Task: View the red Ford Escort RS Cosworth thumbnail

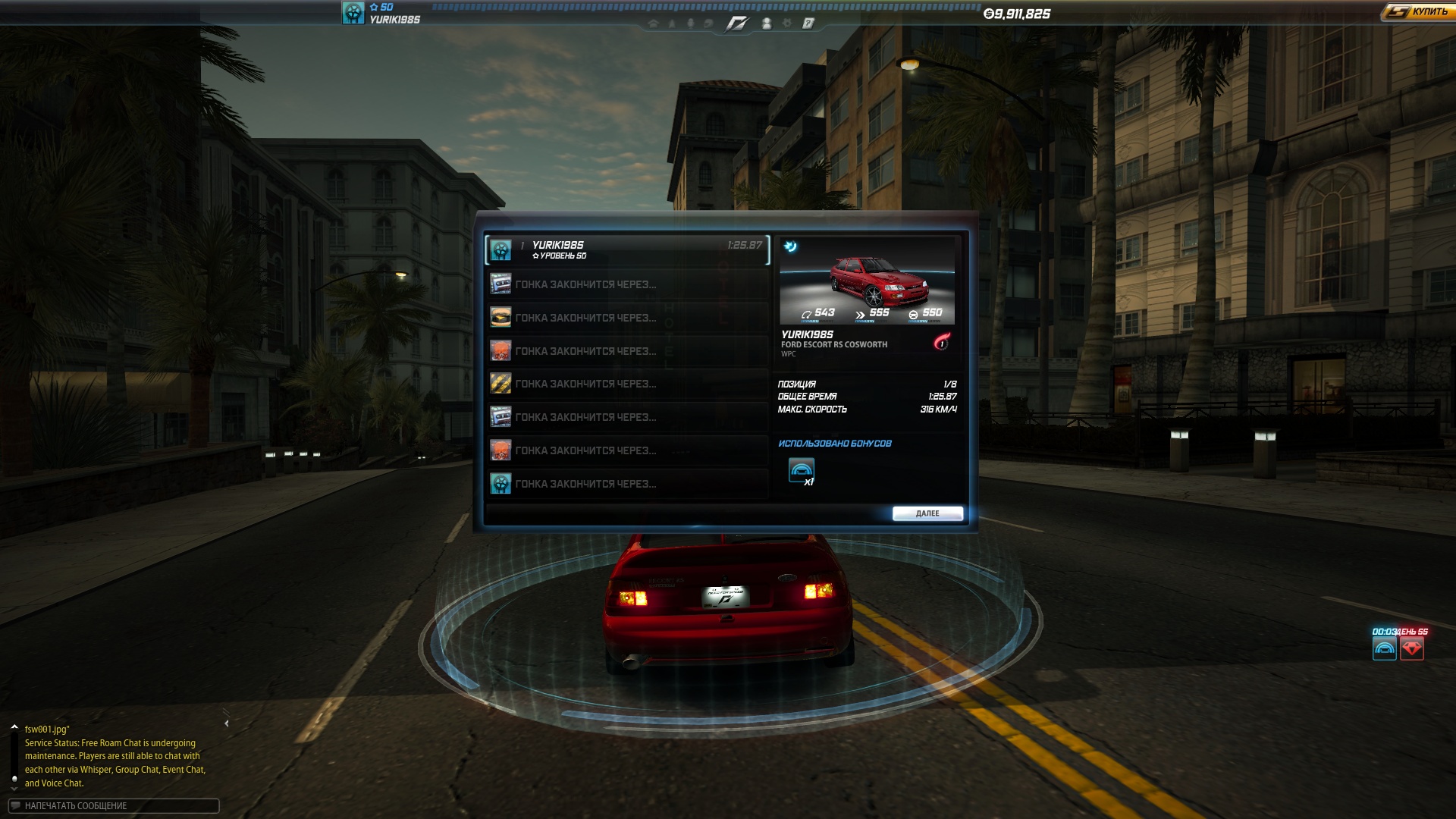Action: [x=867, y=281]
